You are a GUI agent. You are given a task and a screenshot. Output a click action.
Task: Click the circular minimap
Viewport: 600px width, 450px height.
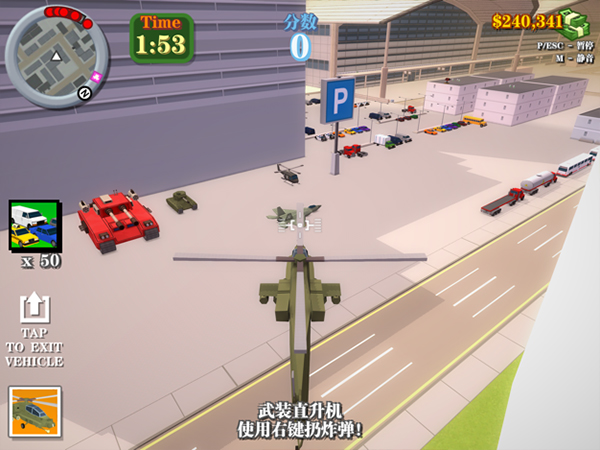click(x=57, y=56)
